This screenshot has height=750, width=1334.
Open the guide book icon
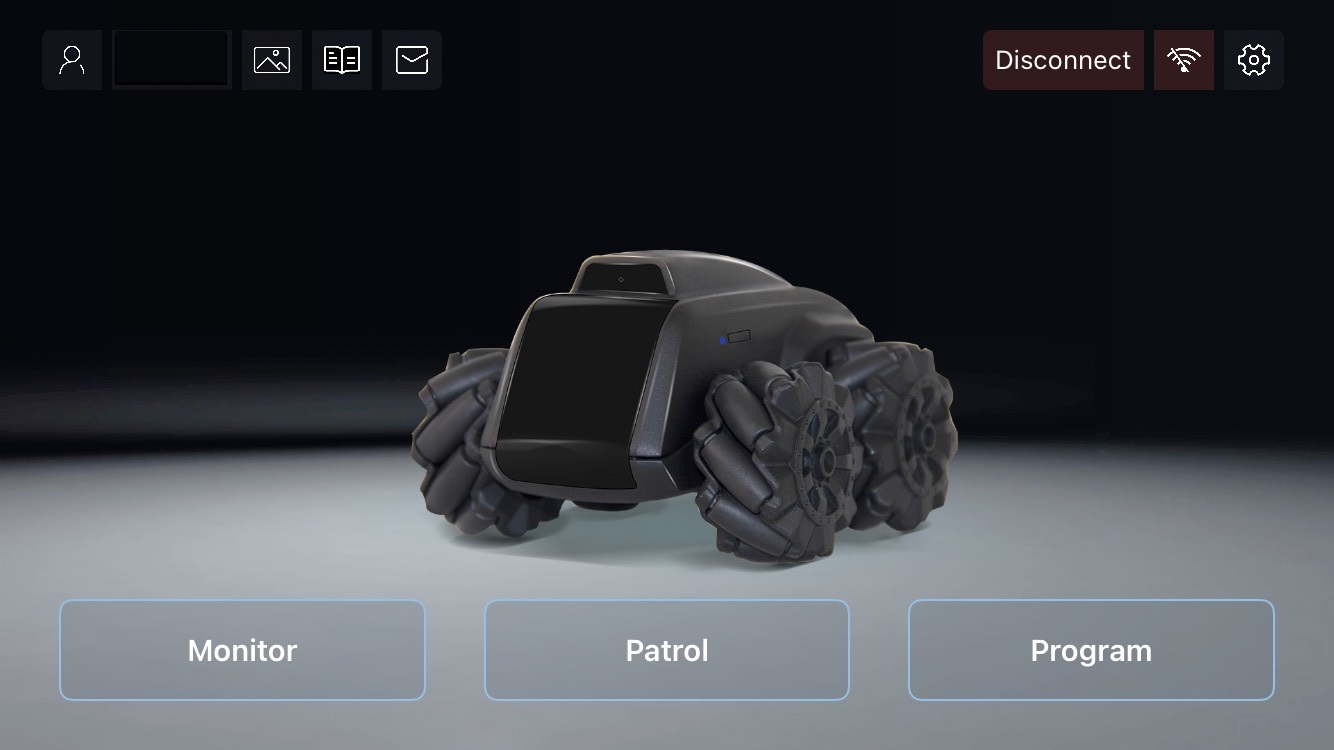click(342, 60)
